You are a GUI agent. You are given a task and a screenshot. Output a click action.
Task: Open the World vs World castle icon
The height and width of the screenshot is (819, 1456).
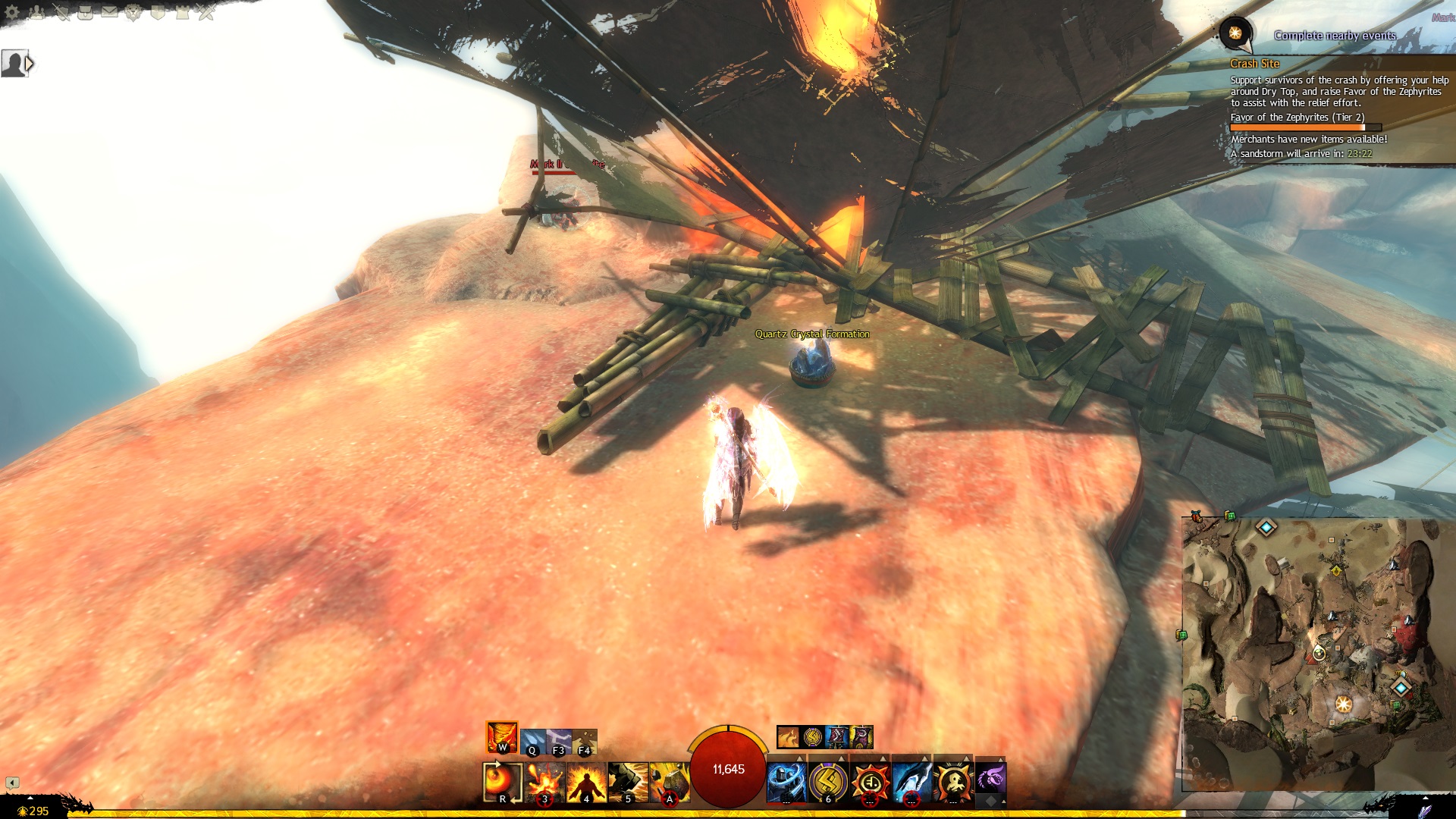click(182, 12)
